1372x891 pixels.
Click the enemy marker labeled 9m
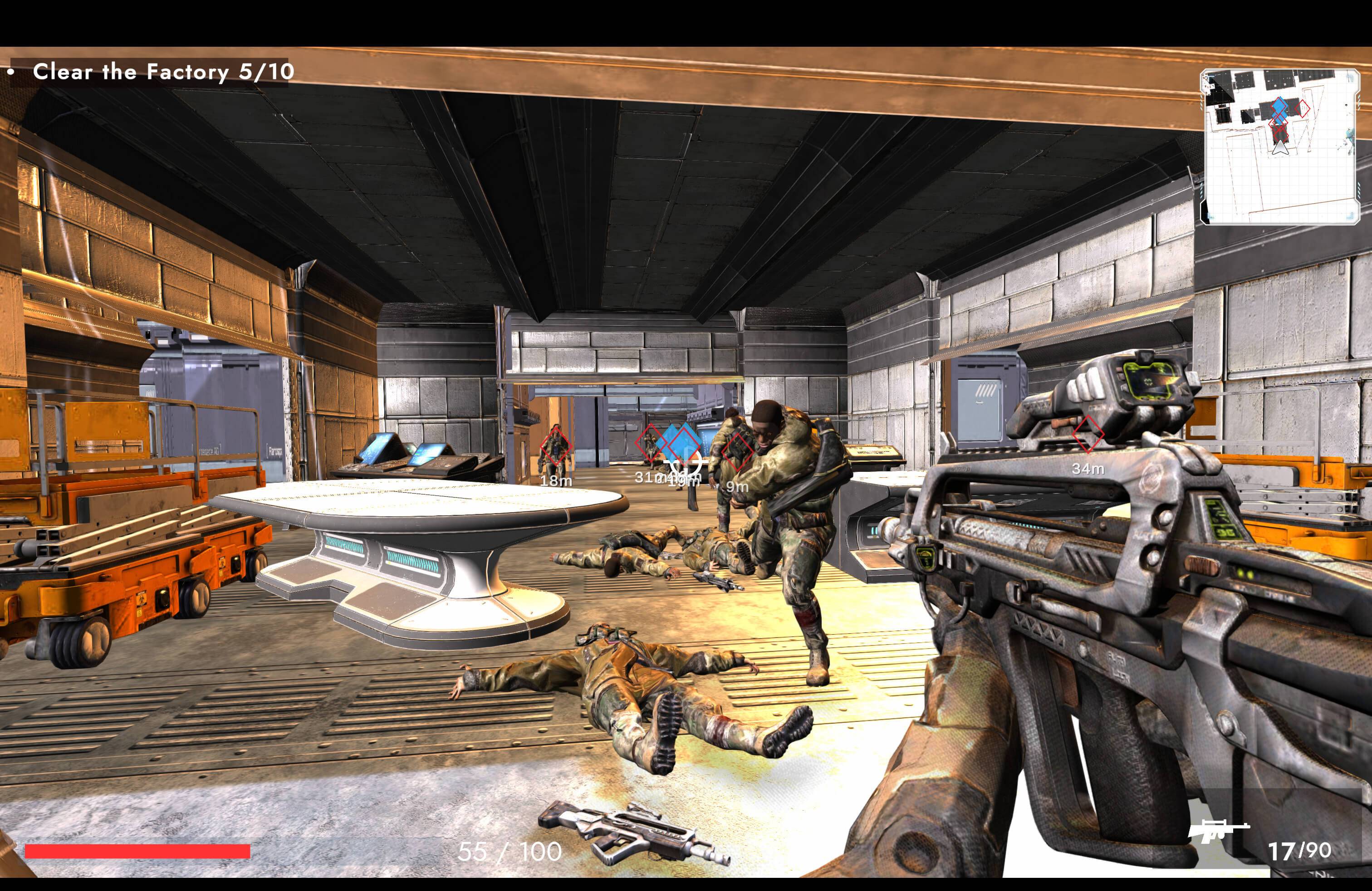click(x=737, y=451)
